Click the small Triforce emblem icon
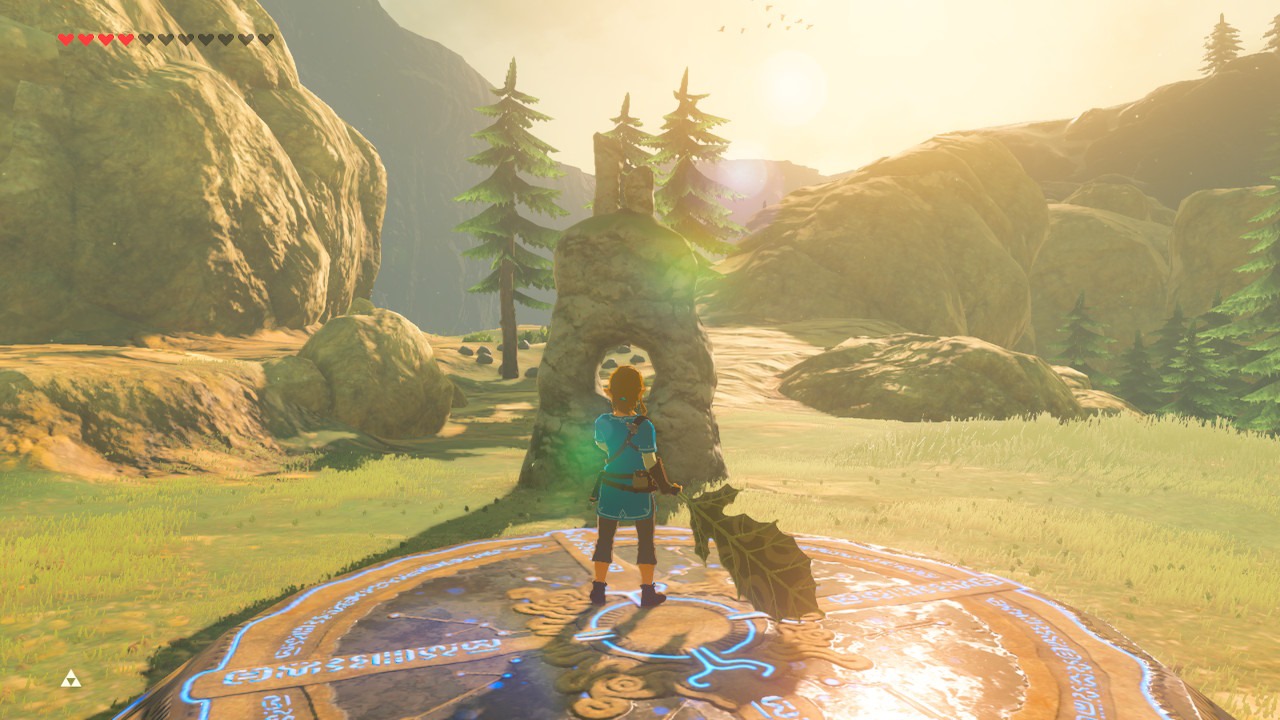Screen dimensions: 1280x720 click(70, 680)
